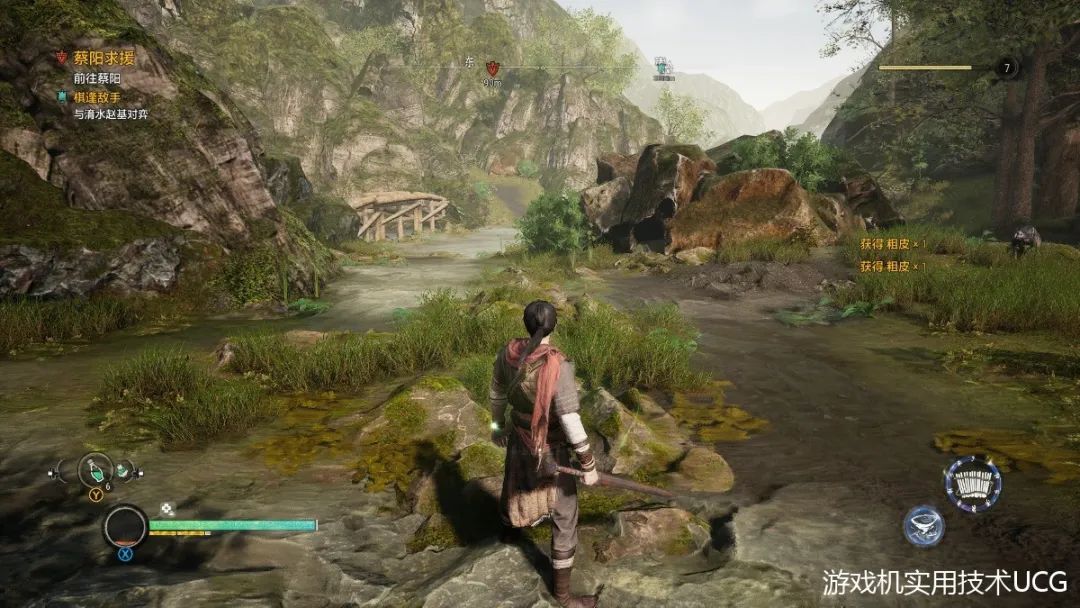Click the red quest marker on the compass
This screenshot has height=608, width=1080.
(492, 69)
